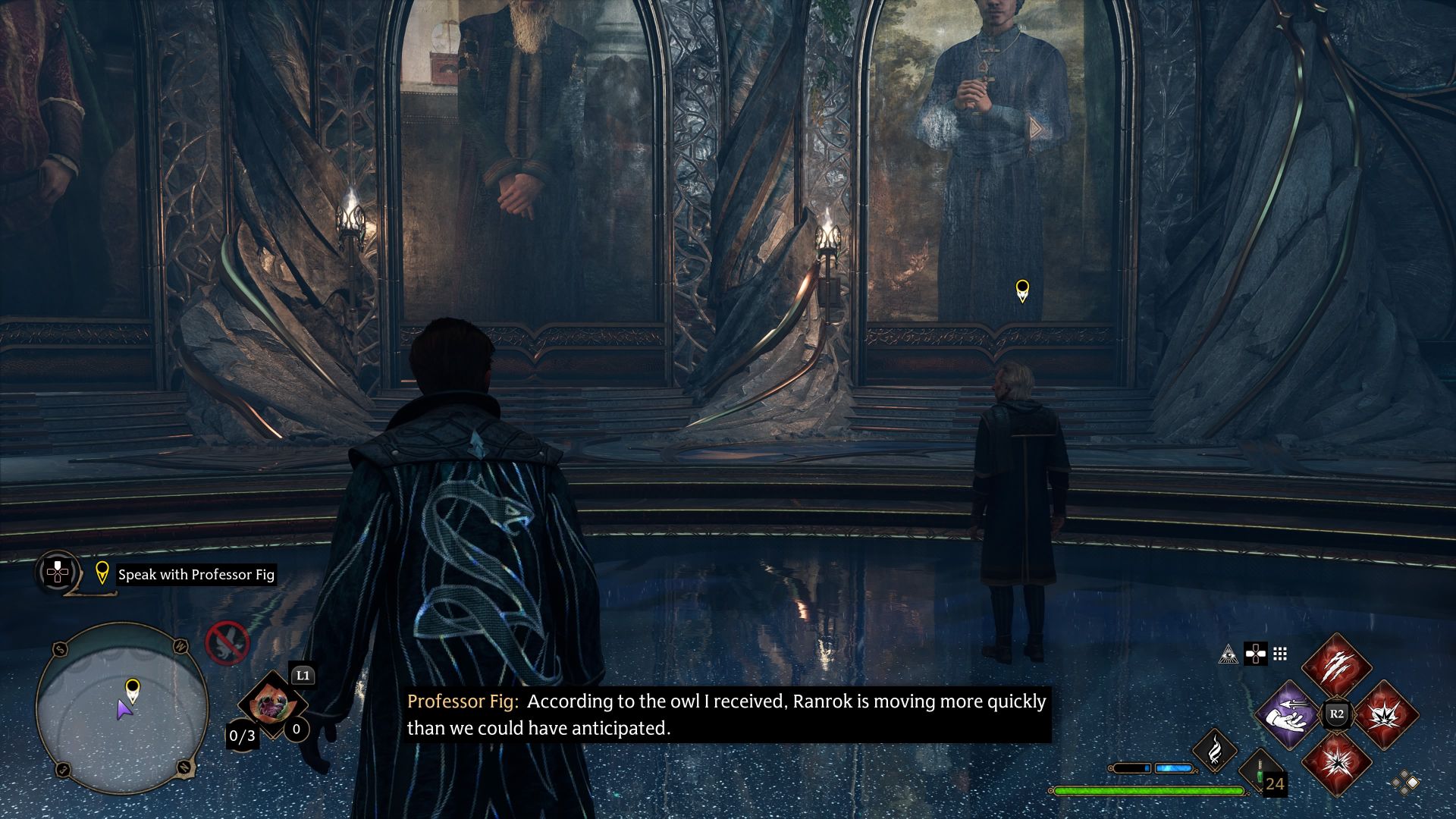Click the yellow quest marker above Professor Fig

click(x=1024, y=290)
